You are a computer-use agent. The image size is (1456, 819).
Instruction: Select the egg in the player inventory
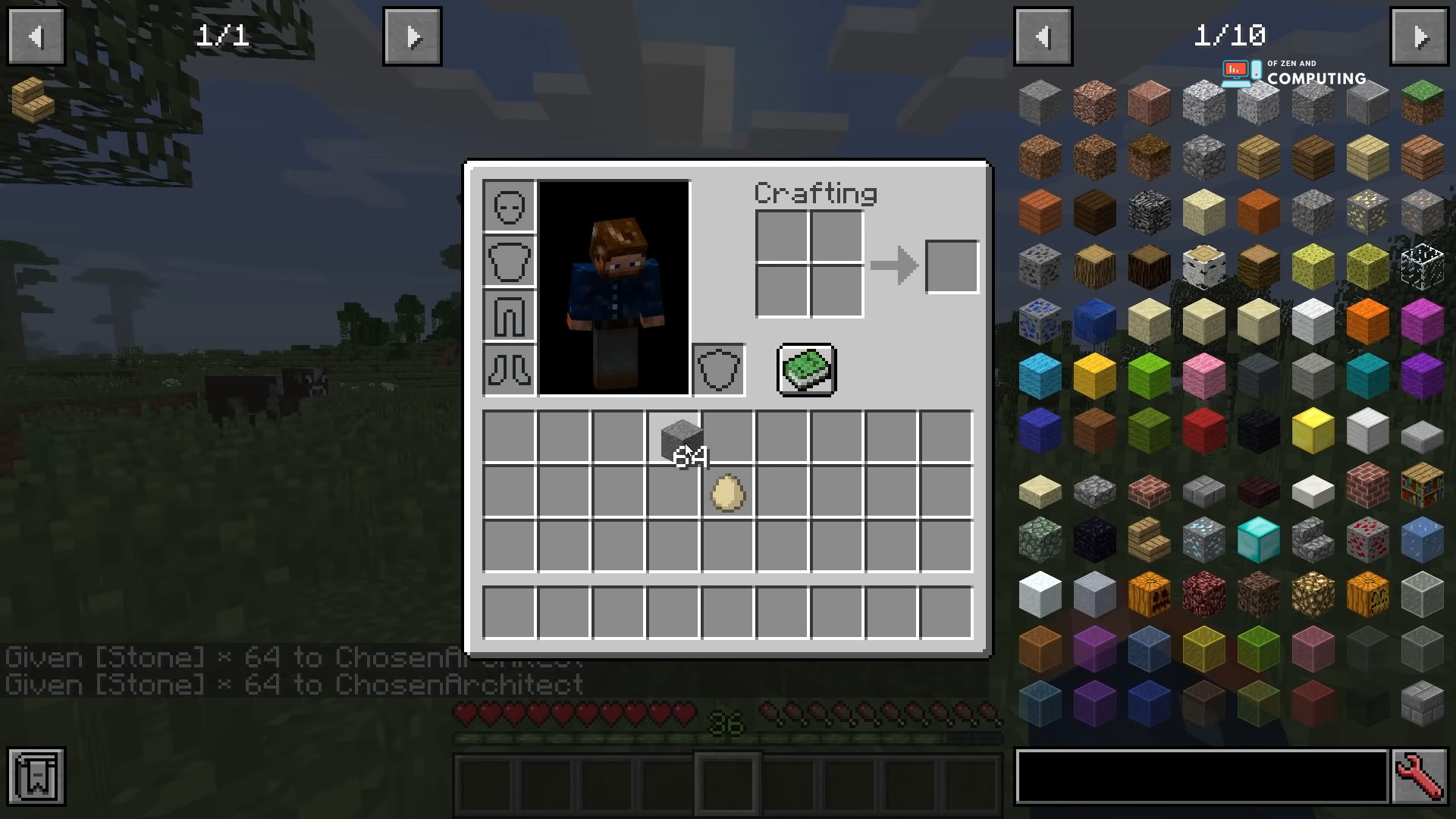point(725,494)
